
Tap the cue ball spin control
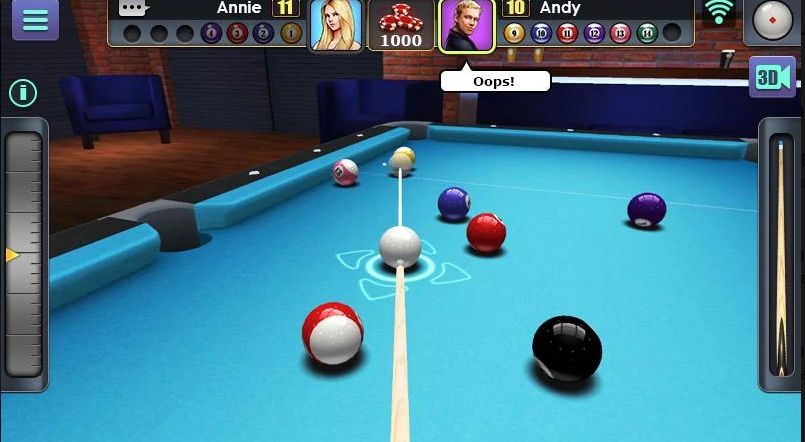click(x=773, y=21)
